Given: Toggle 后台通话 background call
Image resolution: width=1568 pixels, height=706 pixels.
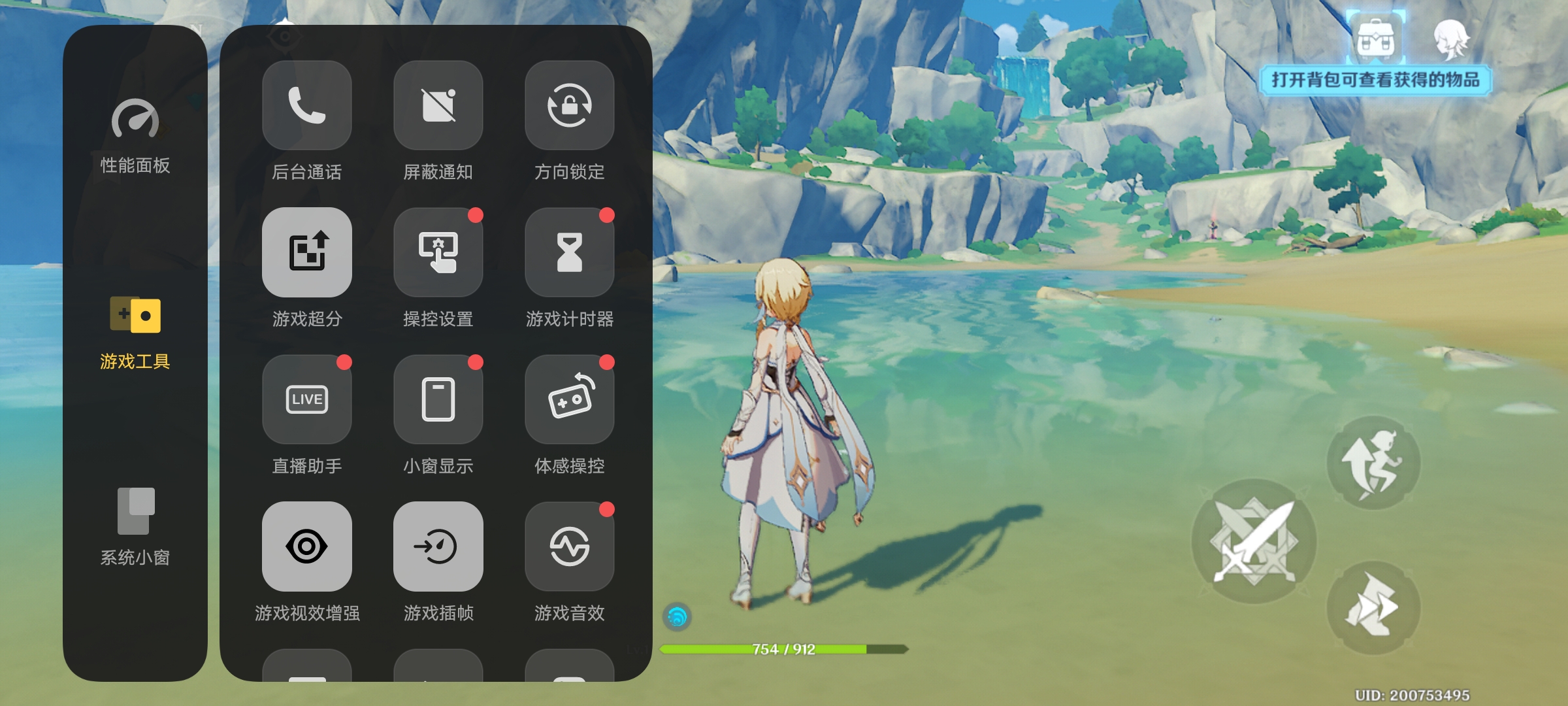Looking at the screenshot, I should point(307,105).
